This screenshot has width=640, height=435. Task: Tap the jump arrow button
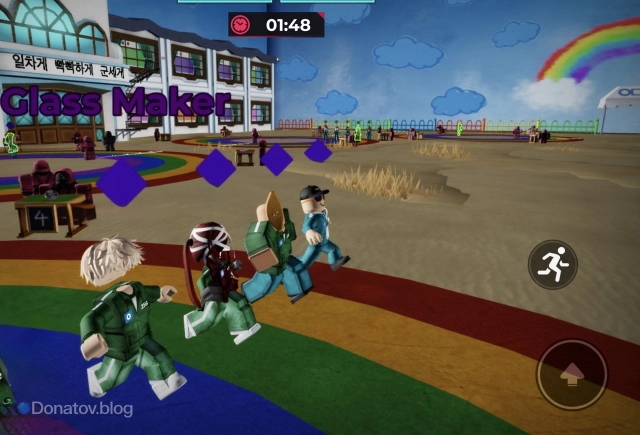point(572,375)
